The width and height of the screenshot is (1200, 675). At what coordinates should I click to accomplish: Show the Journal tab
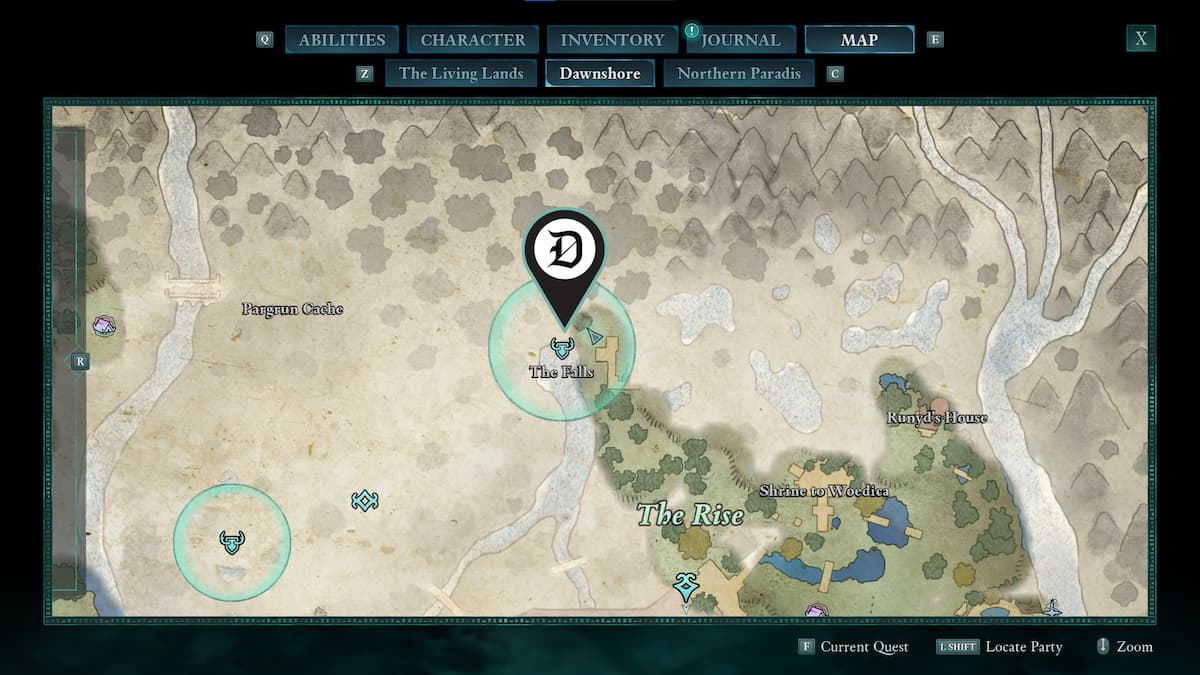click(x=738, y=40)
